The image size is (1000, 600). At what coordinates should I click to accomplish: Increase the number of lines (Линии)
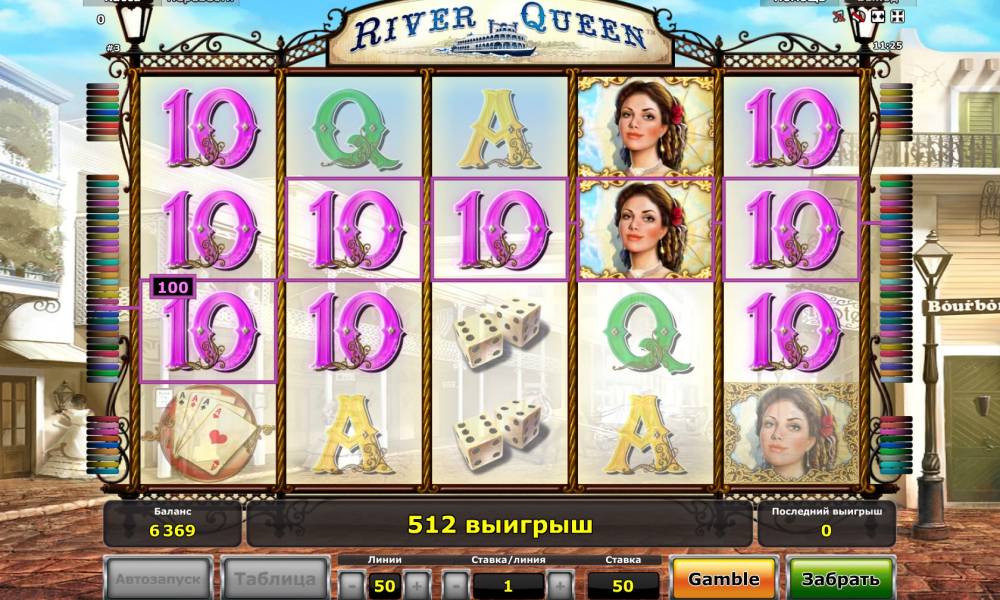pos(417,585)
